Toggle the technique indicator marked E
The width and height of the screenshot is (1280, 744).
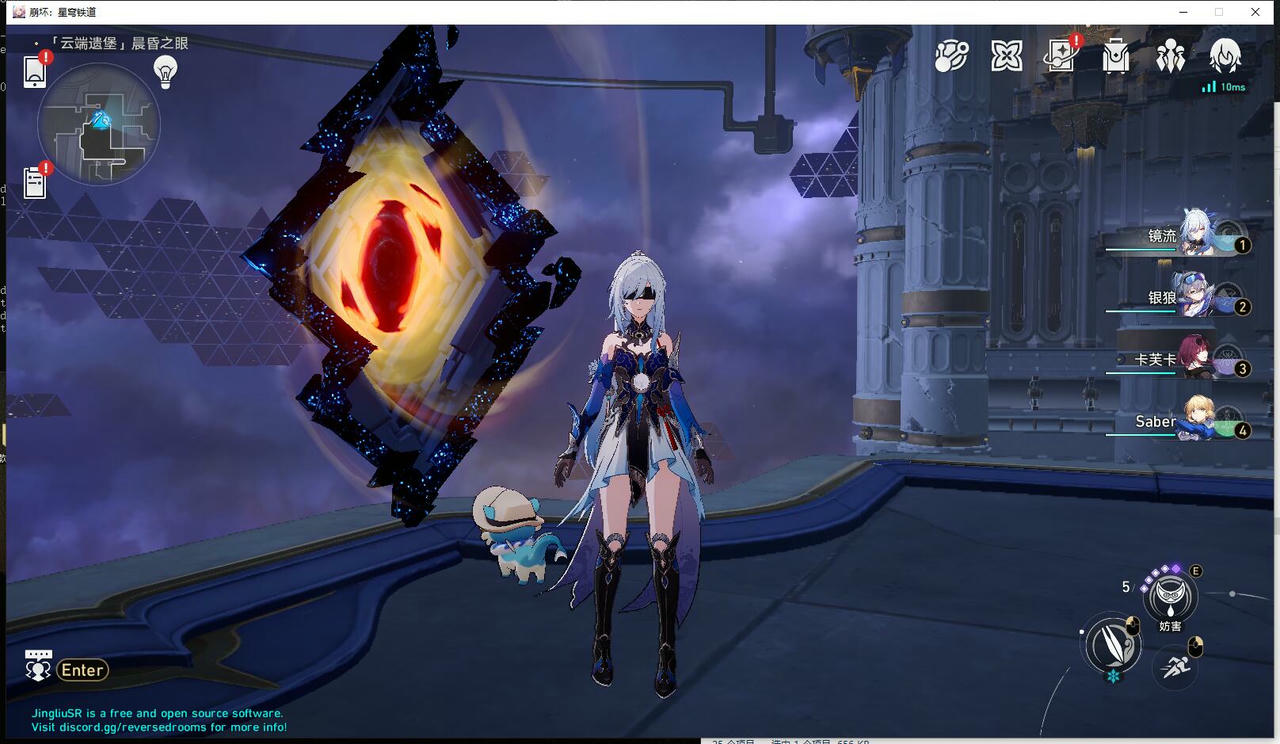(1196, 568)
